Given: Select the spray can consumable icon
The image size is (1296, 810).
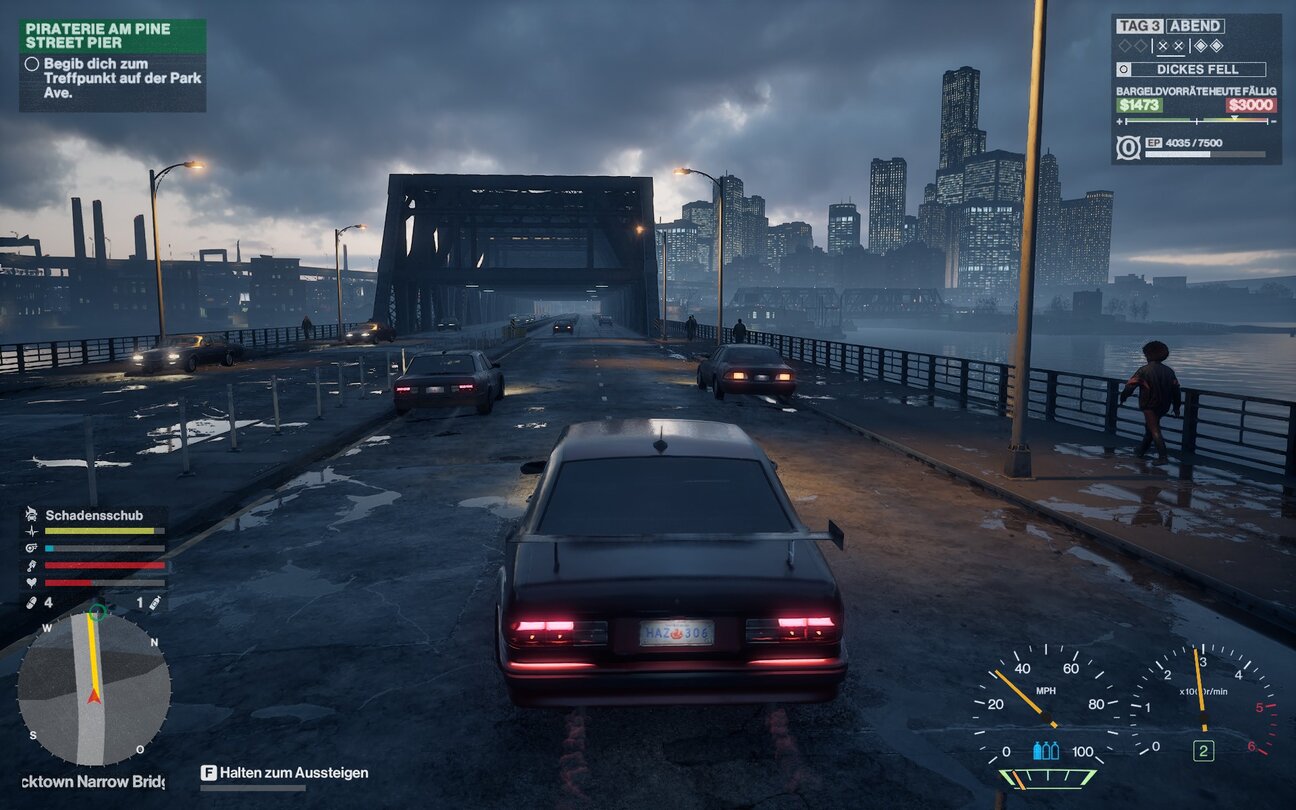Looking at the screenshot, I should pos(155,603).
